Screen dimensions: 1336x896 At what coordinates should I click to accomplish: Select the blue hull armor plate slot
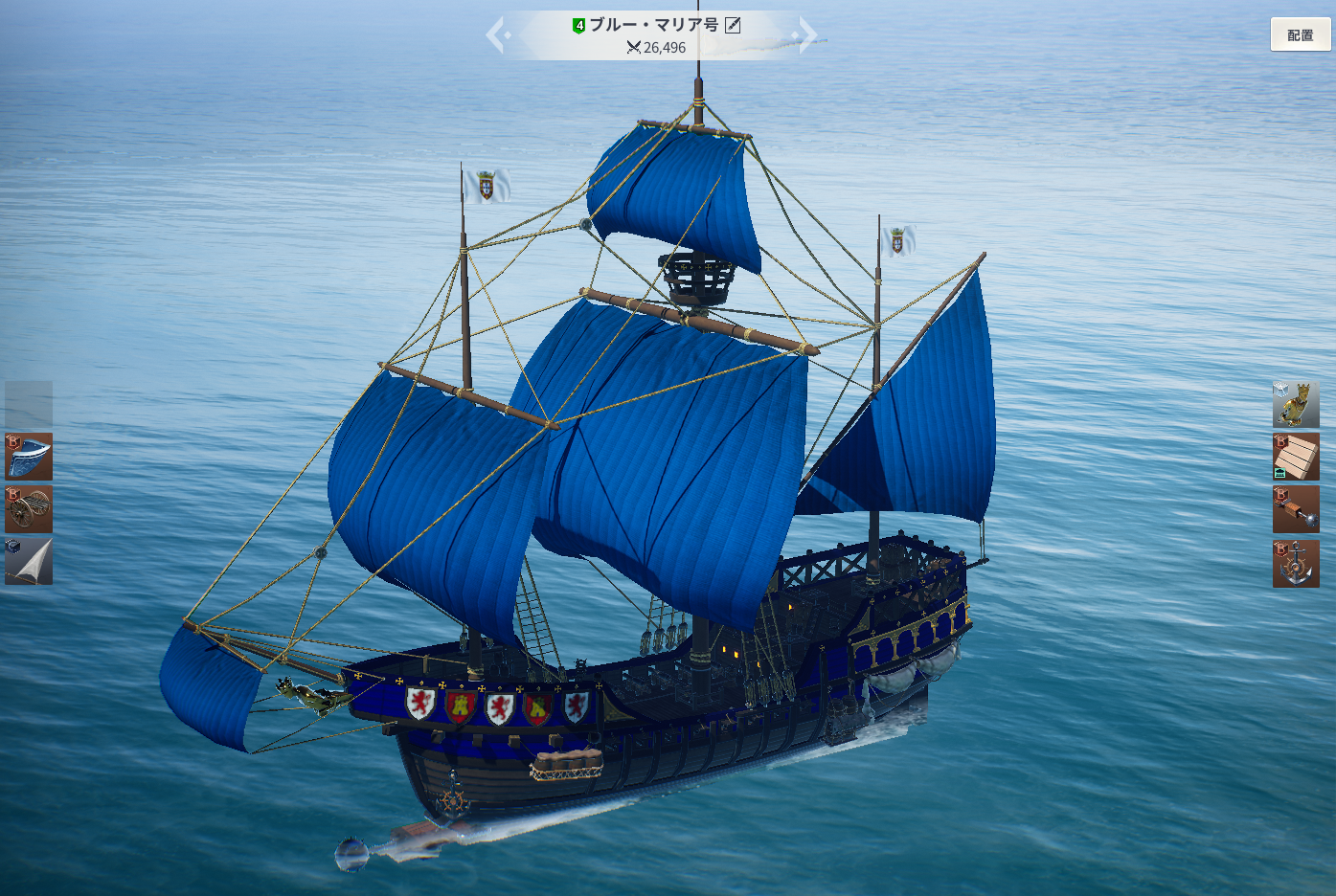click(x=29, y=457)
